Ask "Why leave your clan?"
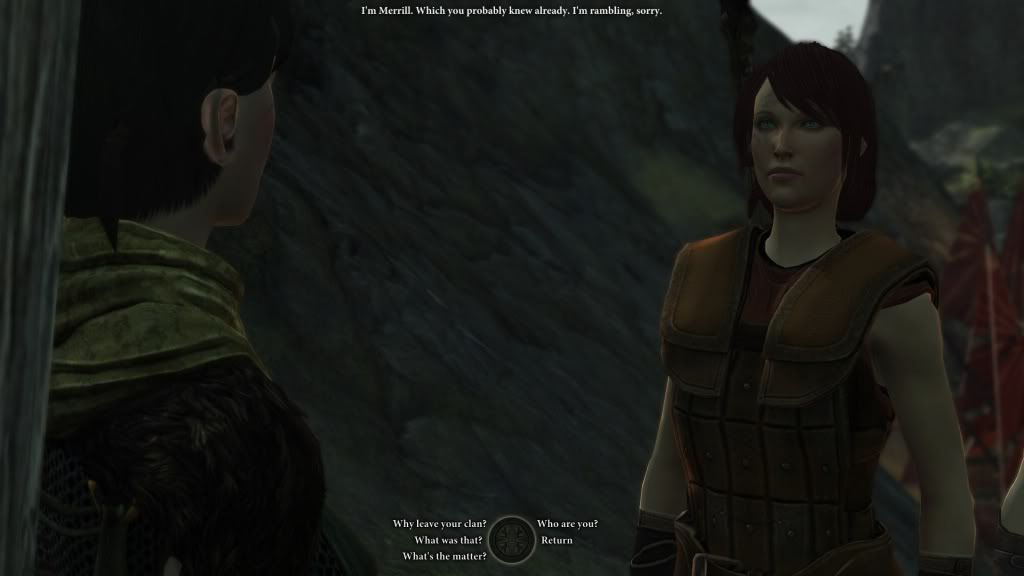The width and height of the screenshot is (1024, 576). click(x=439, y=524)
